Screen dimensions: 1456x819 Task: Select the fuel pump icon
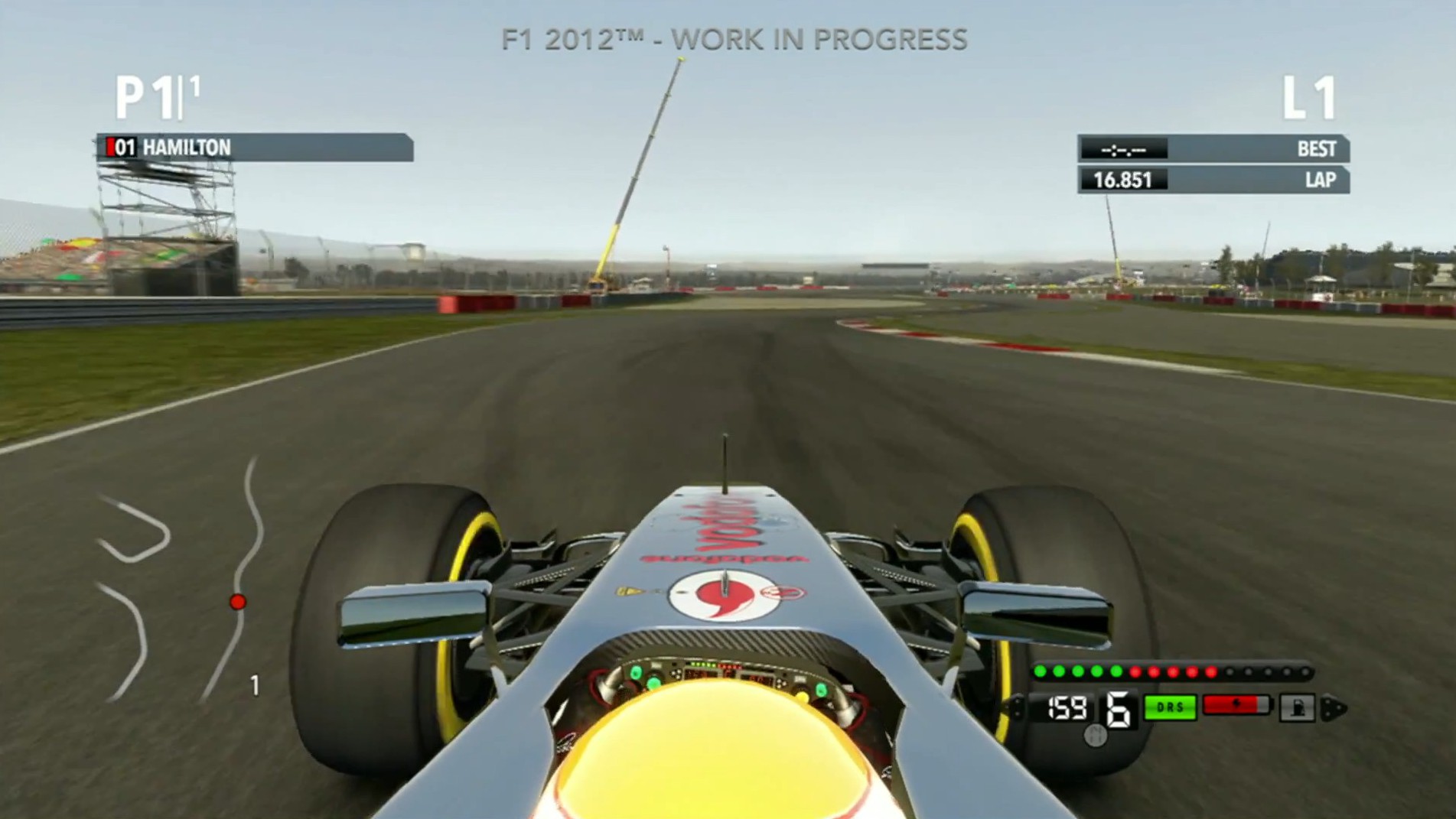(x=1298, y=707)
